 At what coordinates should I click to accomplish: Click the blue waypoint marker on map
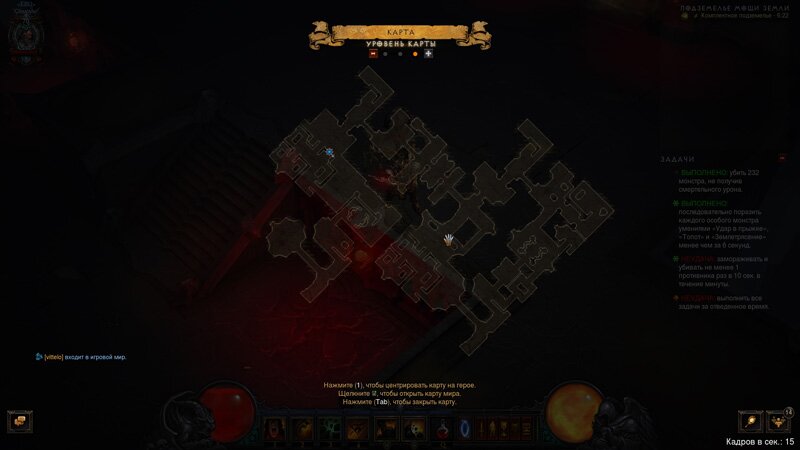[329, 152]
